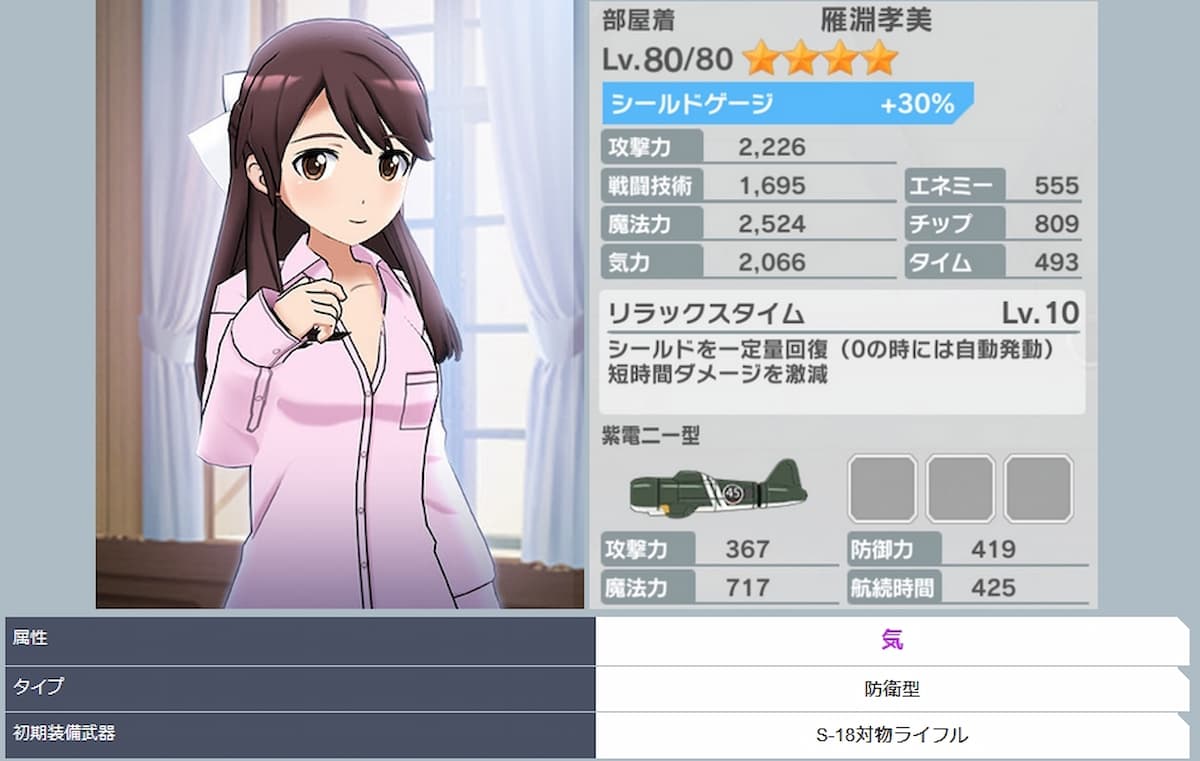
Task: Click the character portrait in pink pajamas
Action: (340, 320)
